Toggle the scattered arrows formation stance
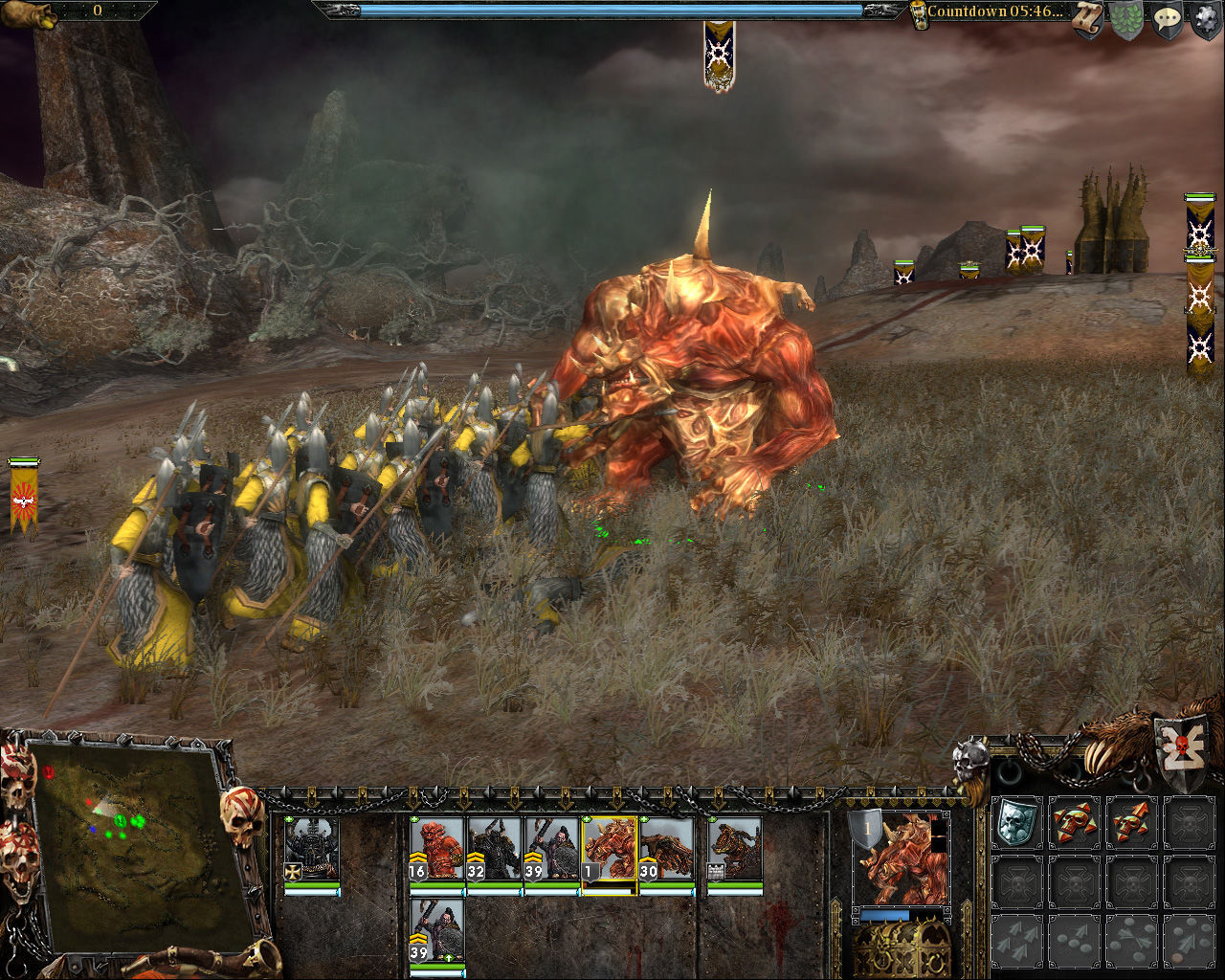 click(x=1017, y=941)
